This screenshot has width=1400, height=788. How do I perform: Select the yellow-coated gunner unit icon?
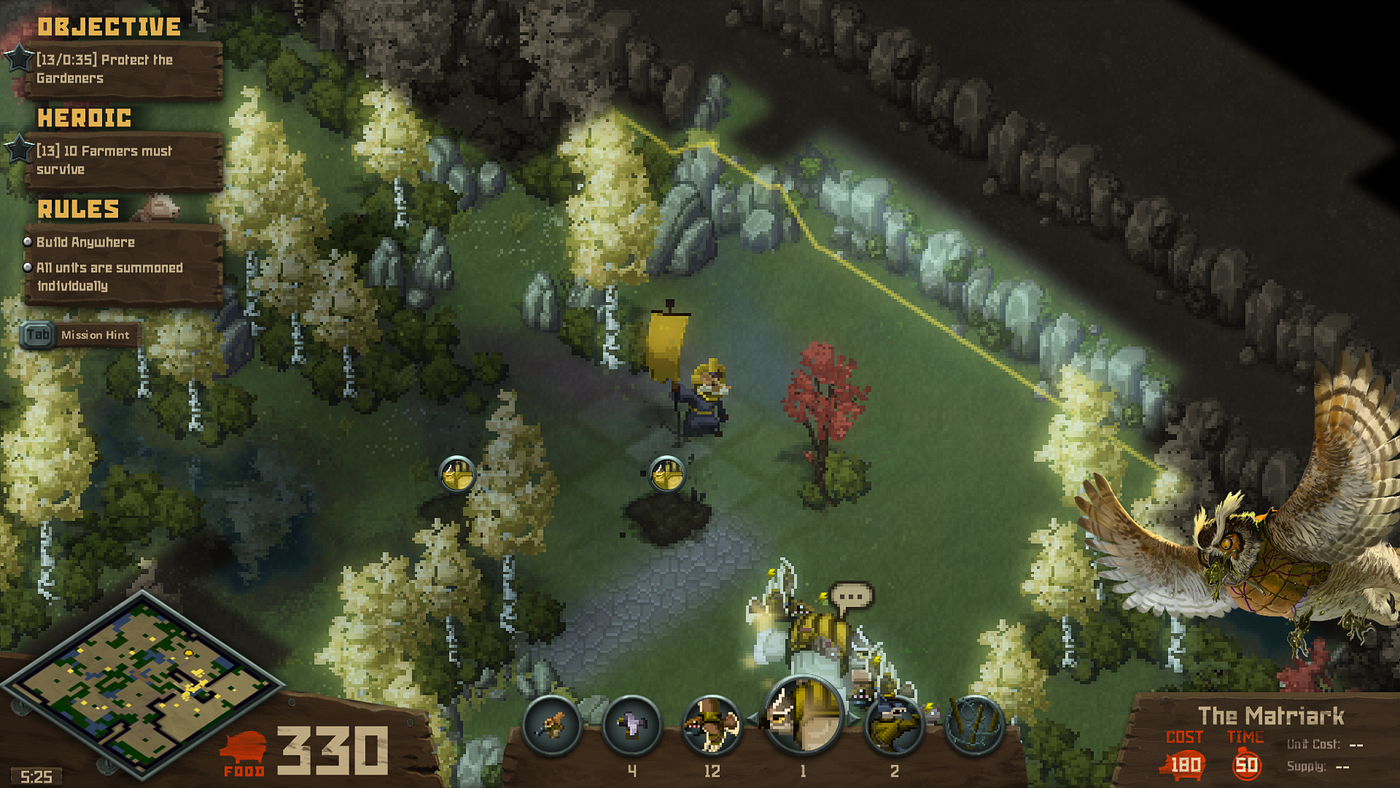(x=893, y=725)
